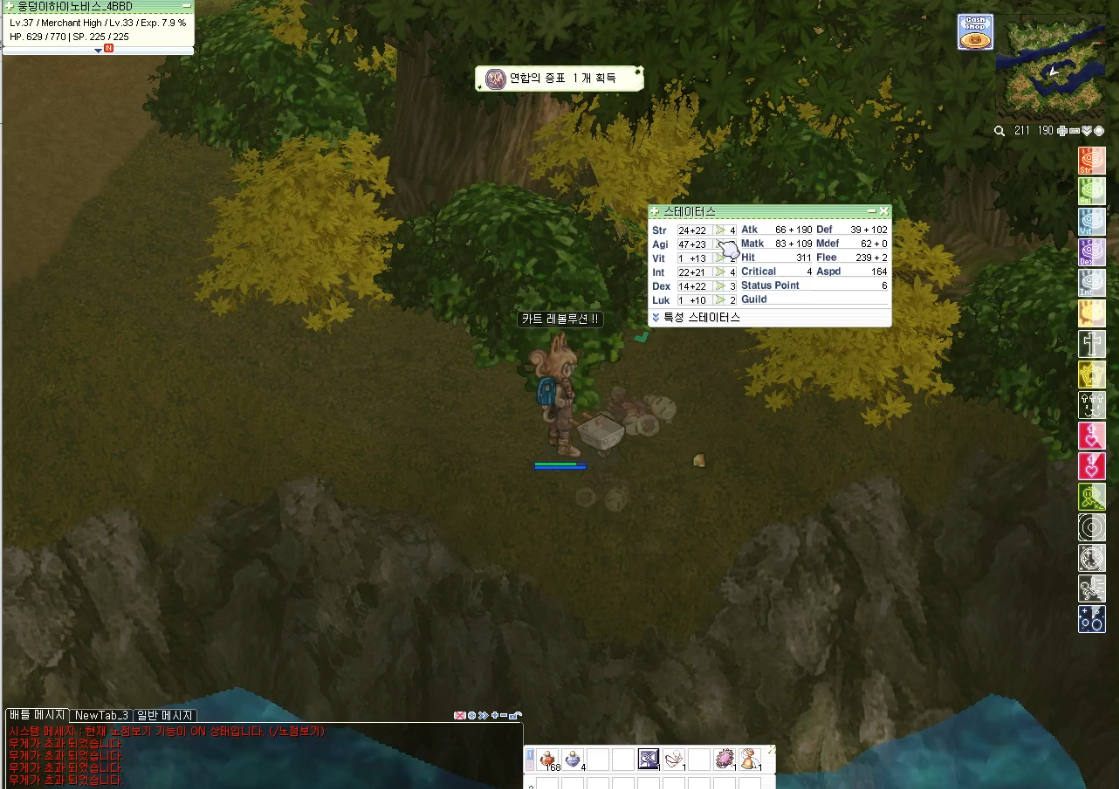Expand the character info dropdown arrow
This screenshot has height=789, width=1119.
tap(98, 49)
